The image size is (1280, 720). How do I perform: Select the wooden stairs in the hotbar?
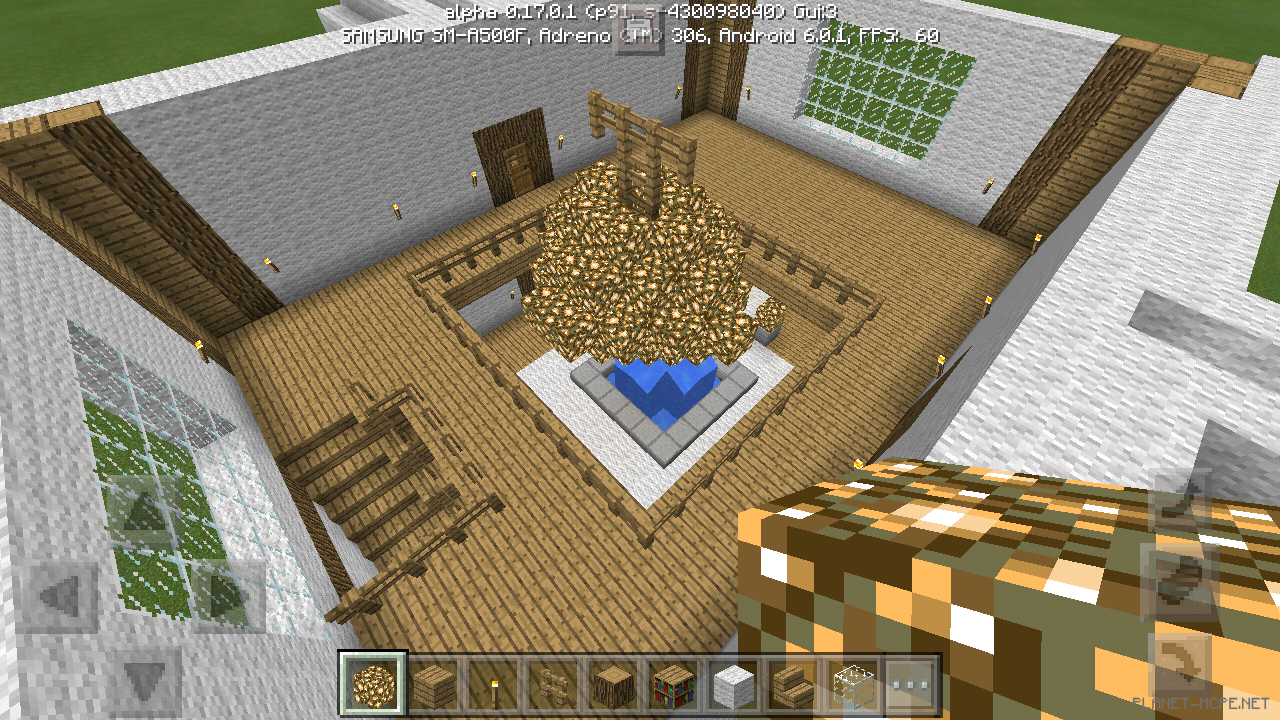pyautogui.click(x=792, y=685)
